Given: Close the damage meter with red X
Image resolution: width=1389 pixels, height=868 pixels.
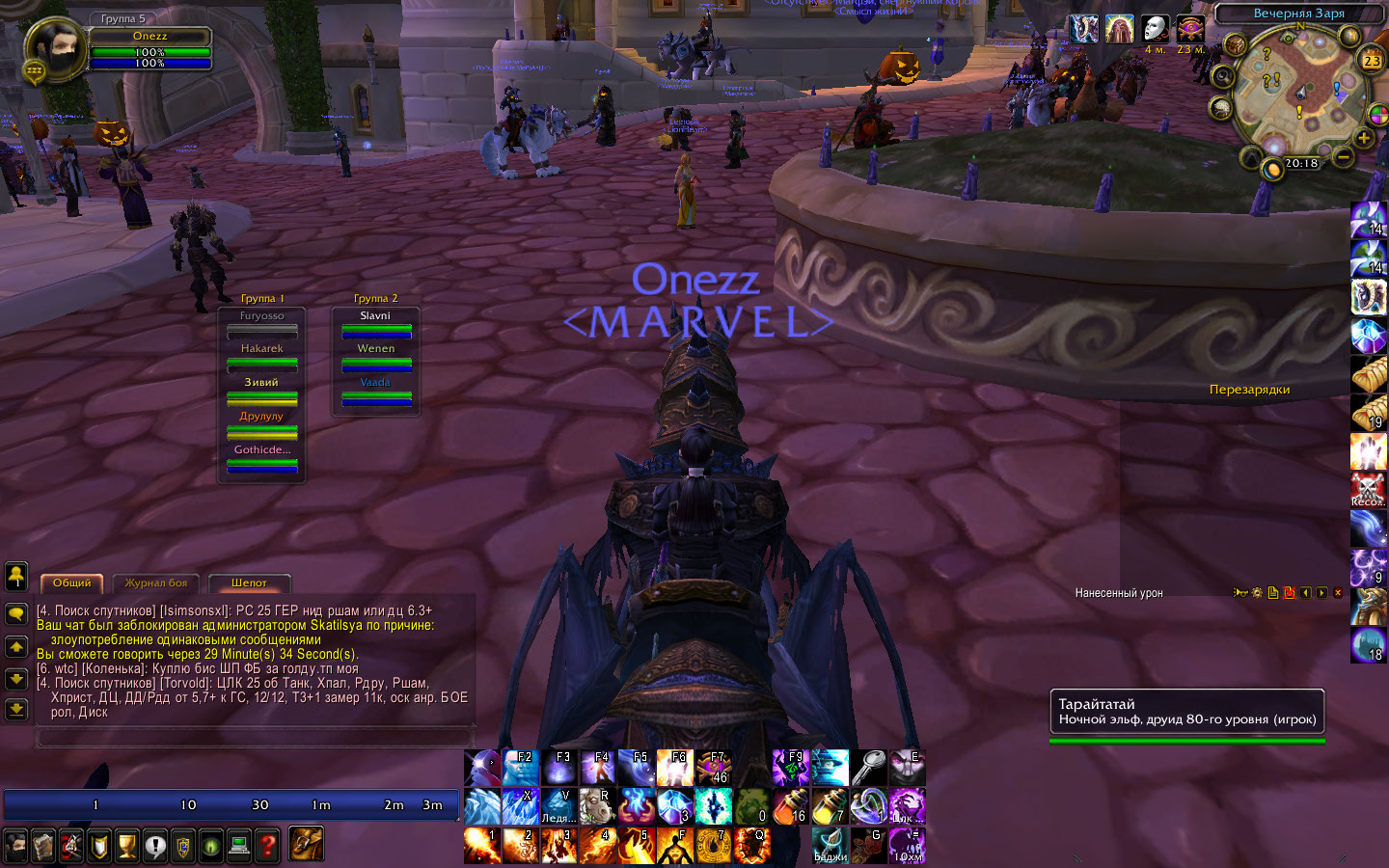Looking at the screenshot, I should 1337,593.
